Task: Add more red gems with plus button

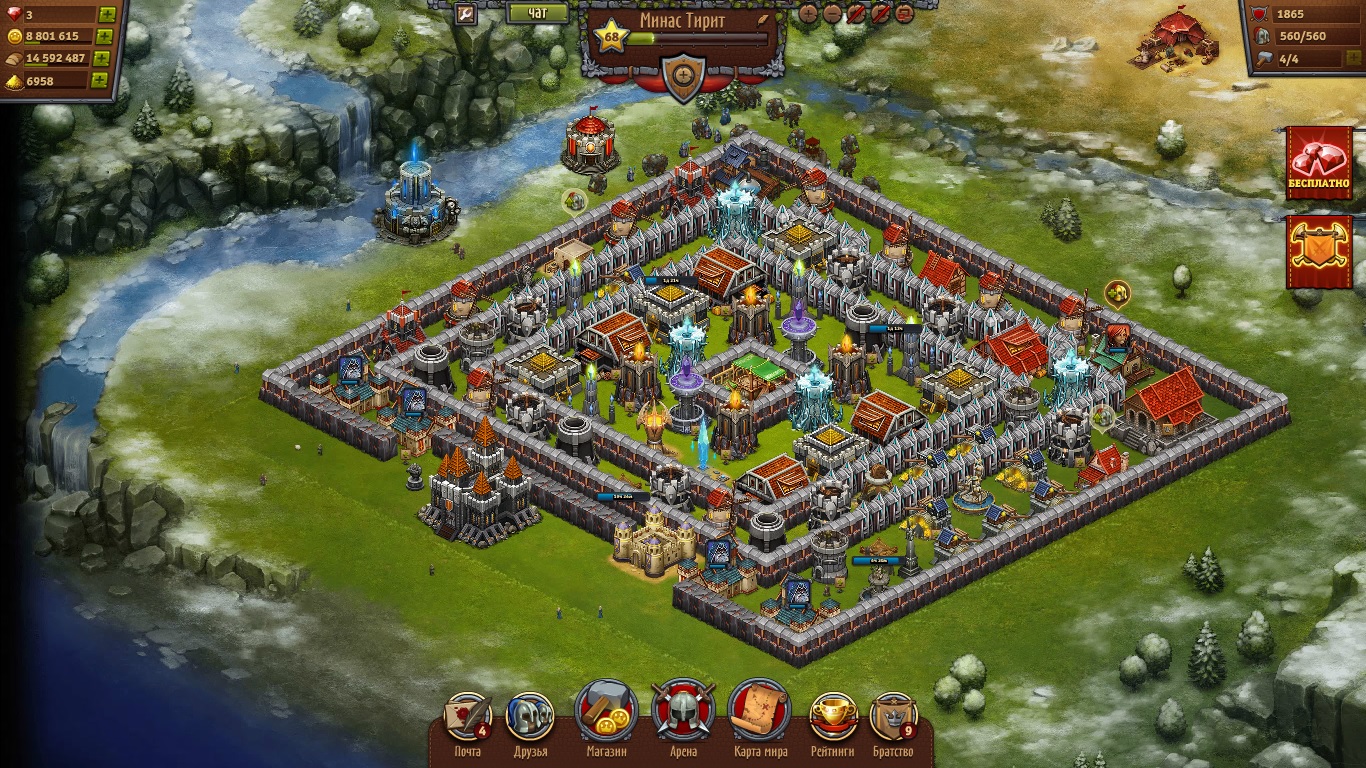Action: pyautogui.click(x=106, y=14)
